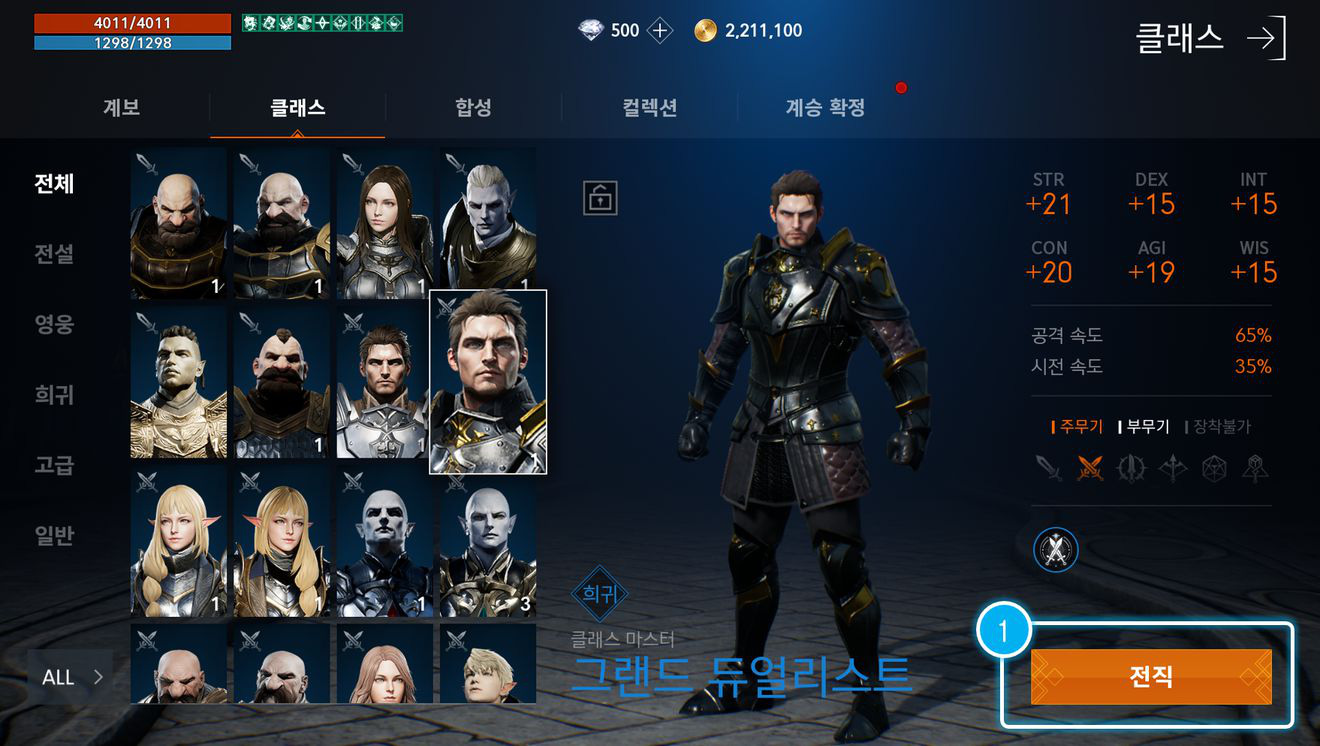Click the orb weapon type icon
This screenshot has width=1320, height=746.
pos(1212,467)
